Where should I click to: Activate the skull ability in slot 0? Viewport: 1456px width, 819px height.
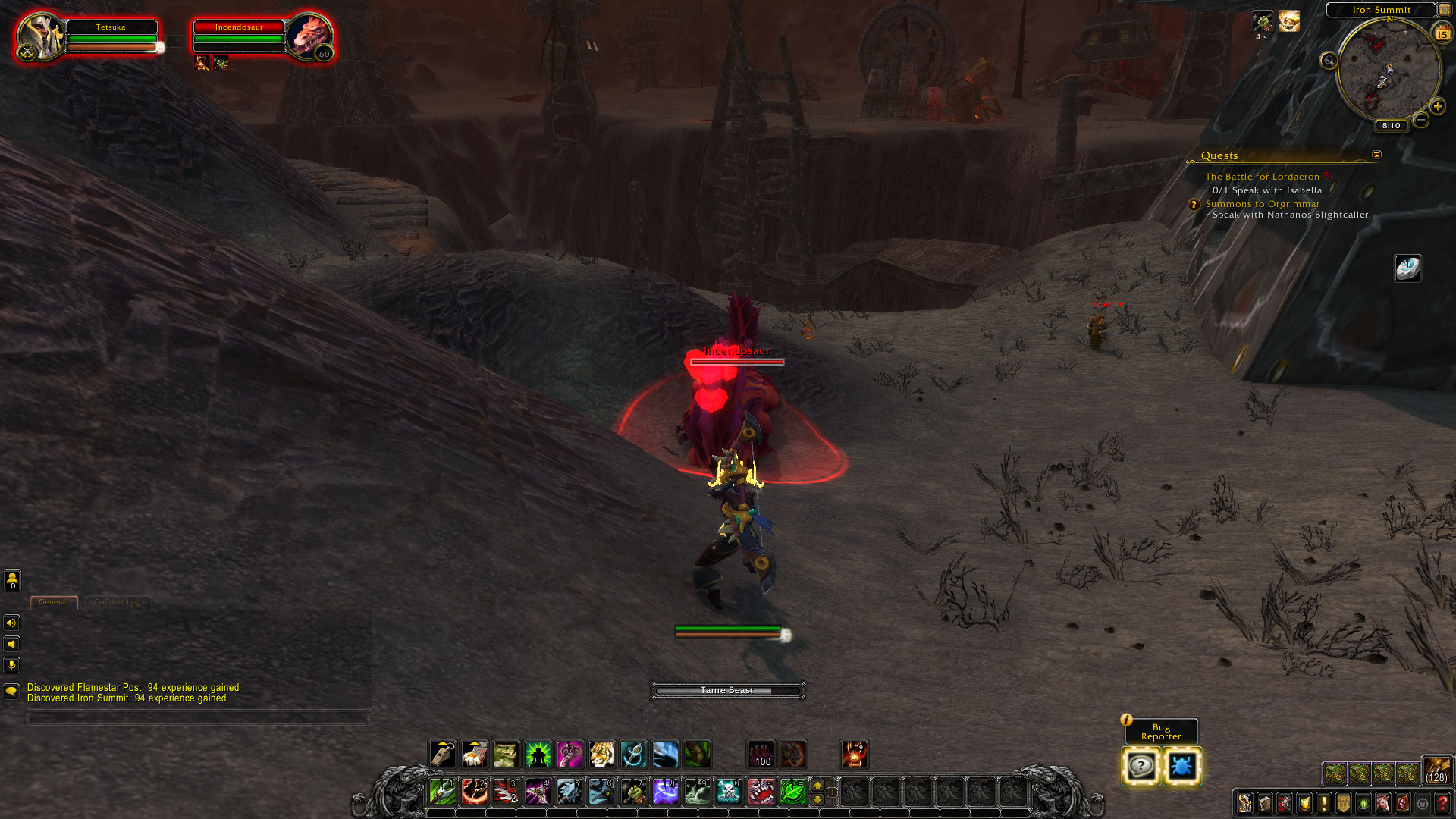[728, 792]
